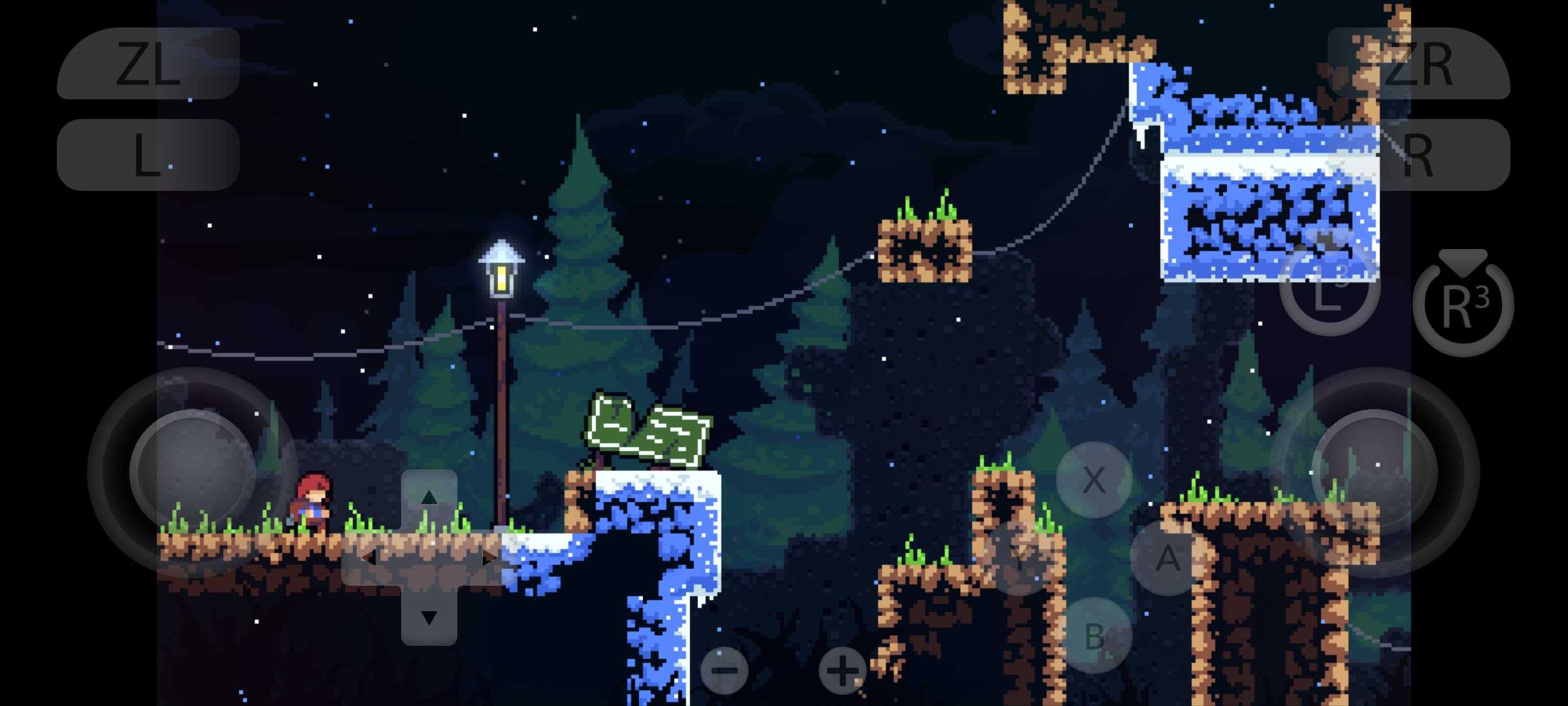Tap the ZL shoulder button
The width and height of the screenshot is (1568, 706).
point(148,63)
